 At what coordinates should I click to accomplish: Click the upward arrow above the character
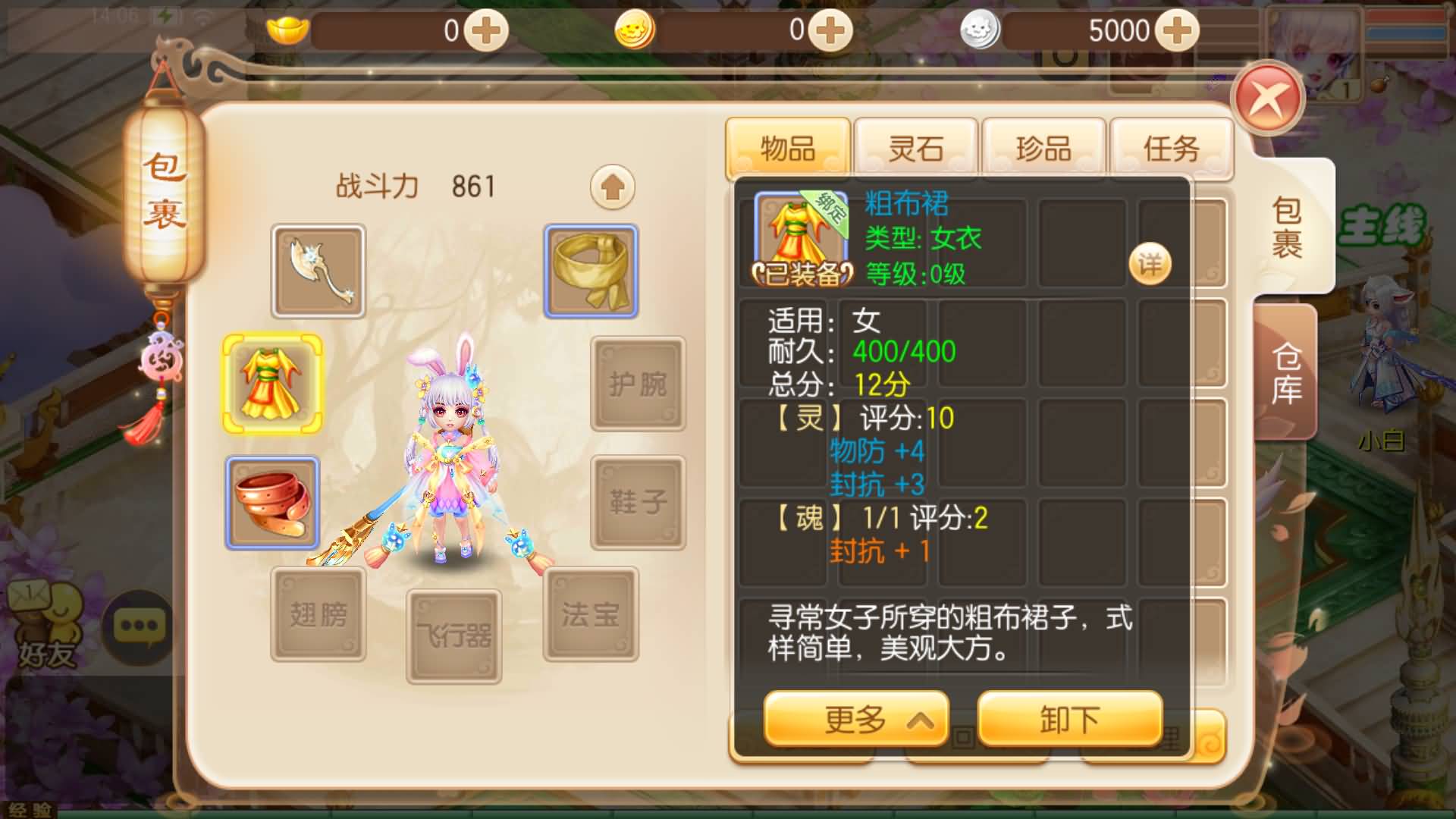(x=611, y=186)
